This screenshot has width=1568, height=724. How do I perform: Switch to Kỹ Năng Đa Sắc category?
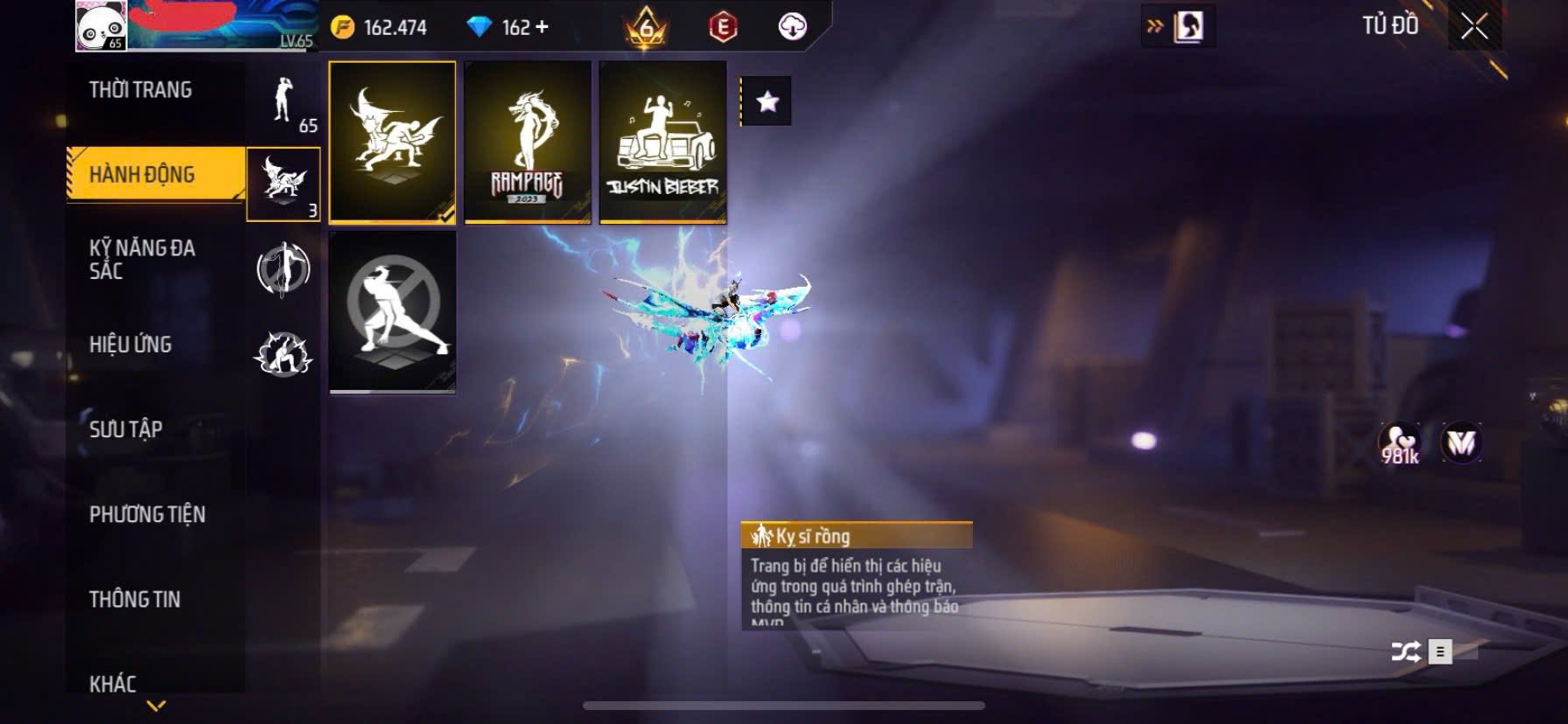coord(143,259)
